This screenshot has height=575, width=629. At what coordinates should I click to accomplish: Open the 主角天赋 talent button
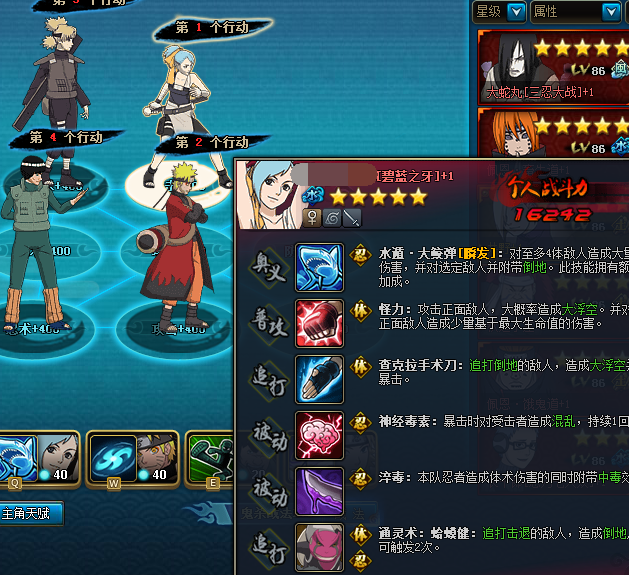[x=31, y=514]
